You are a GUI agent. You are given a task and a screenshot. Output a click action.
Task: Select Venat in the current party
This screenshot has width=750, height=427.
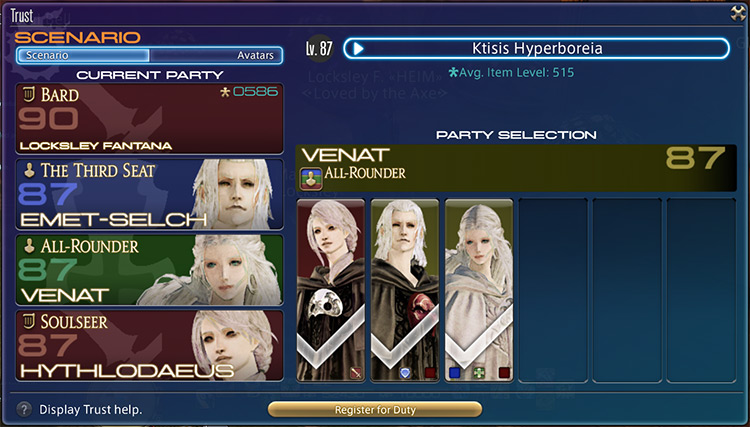pyautogui.click(x=149, y=269)
